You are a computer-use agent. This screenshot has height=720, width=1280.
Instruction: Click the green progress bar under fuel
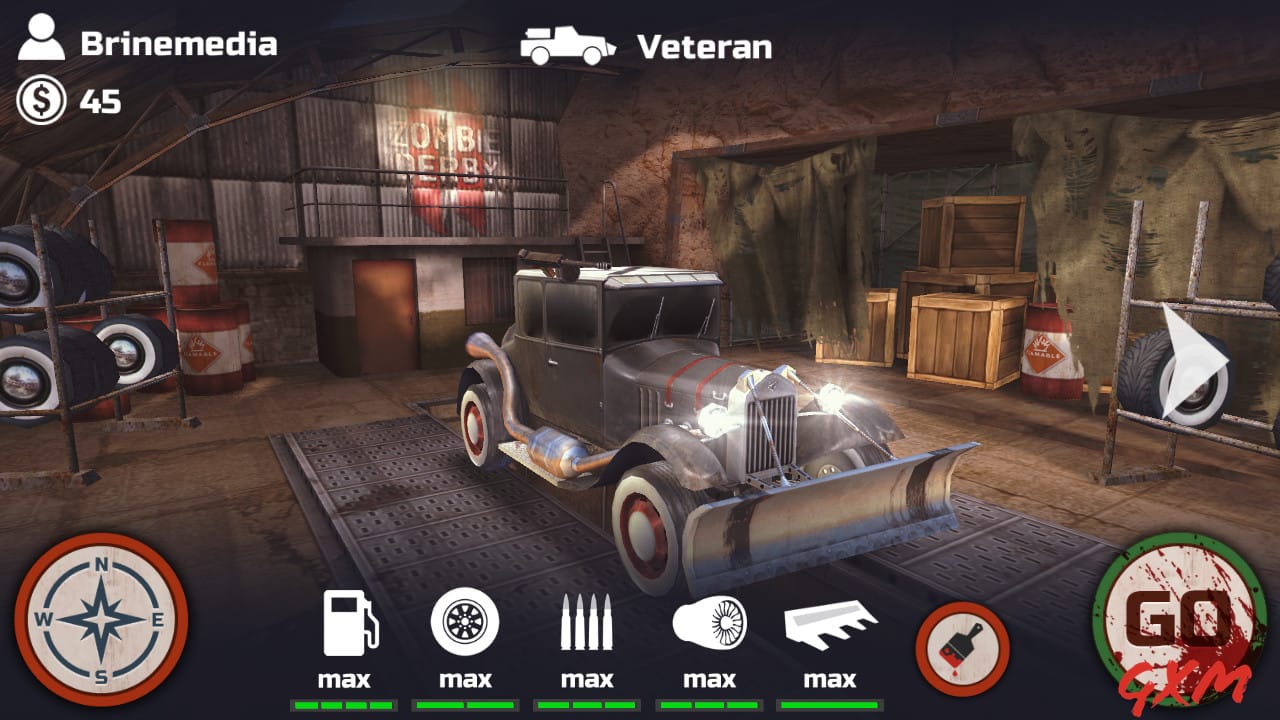click(x=345, y=703)
